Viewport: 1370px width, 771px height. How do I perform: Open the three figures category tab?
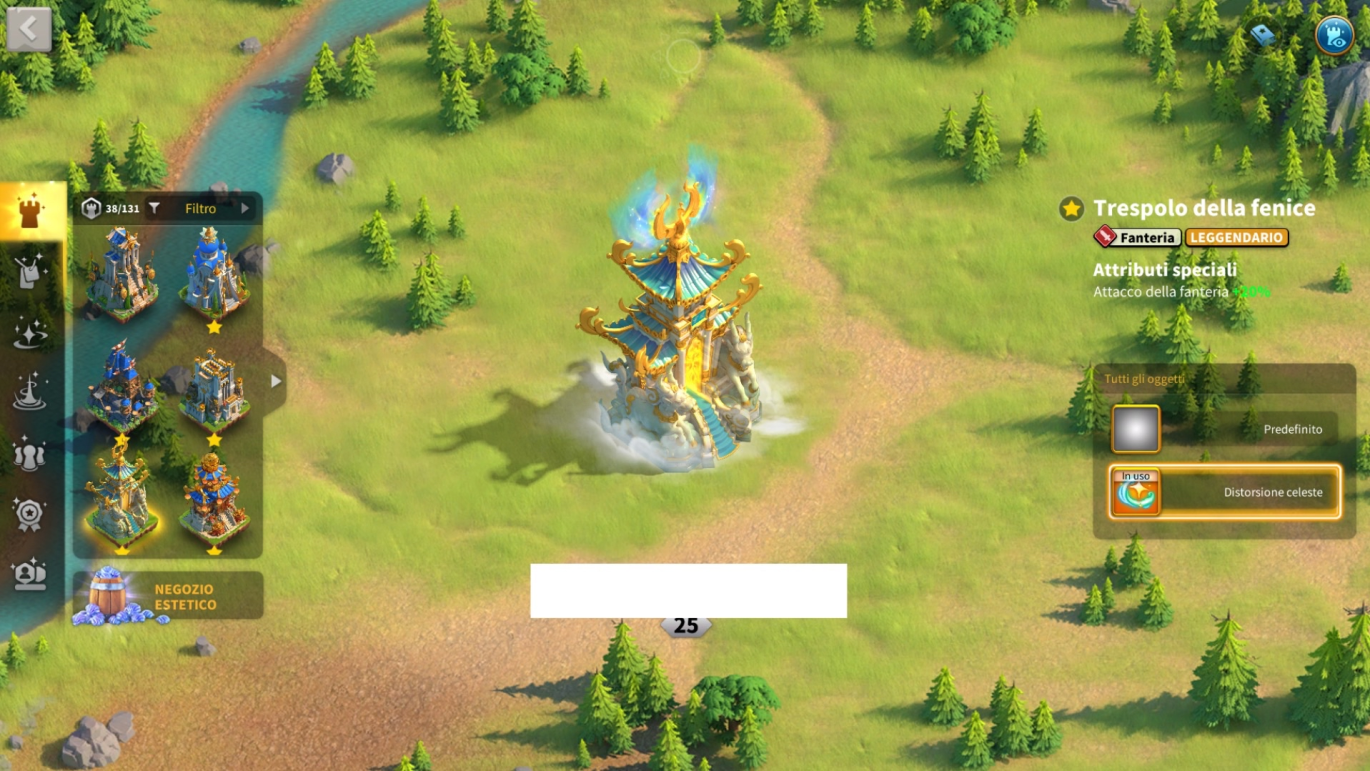(30, 454)
